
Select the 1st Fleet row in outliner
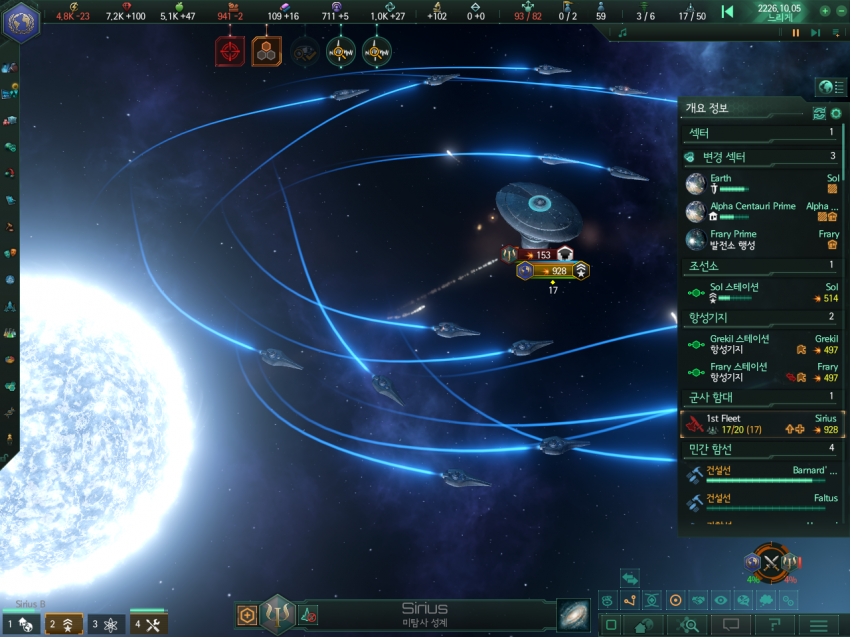click(762, 424)
